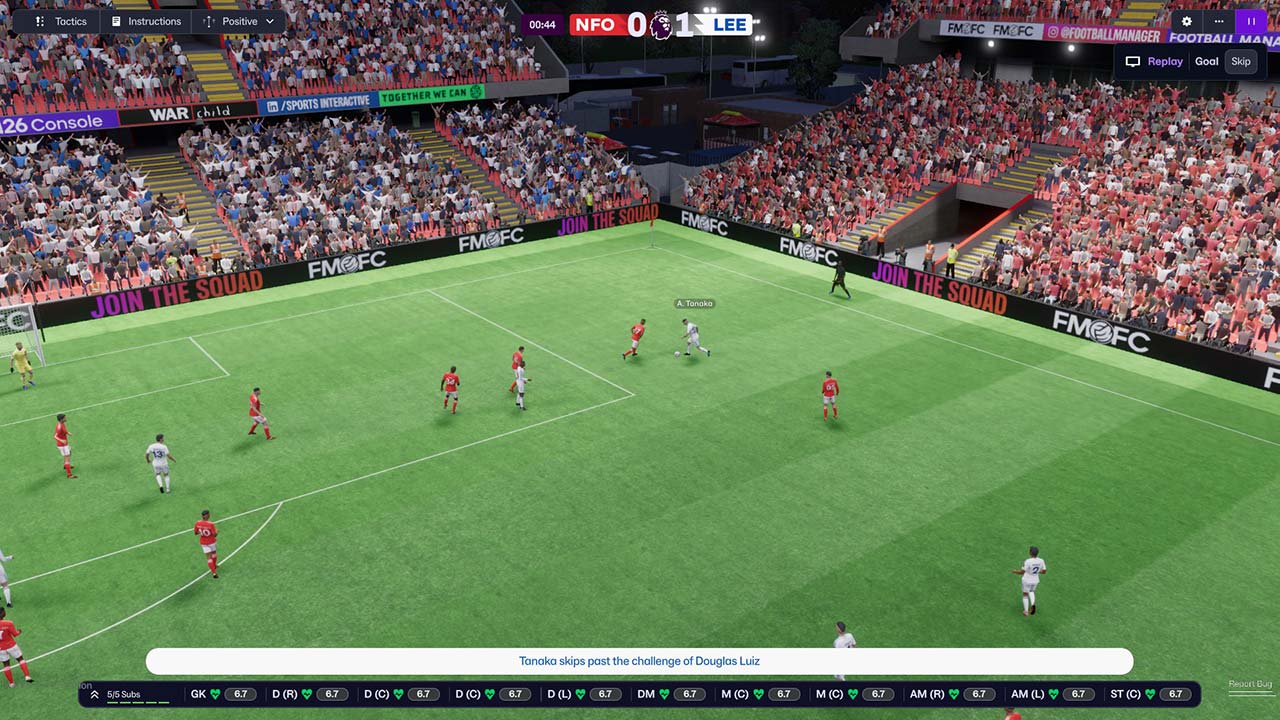
Task: Skip the goal replay
Action: (1240, 61)
